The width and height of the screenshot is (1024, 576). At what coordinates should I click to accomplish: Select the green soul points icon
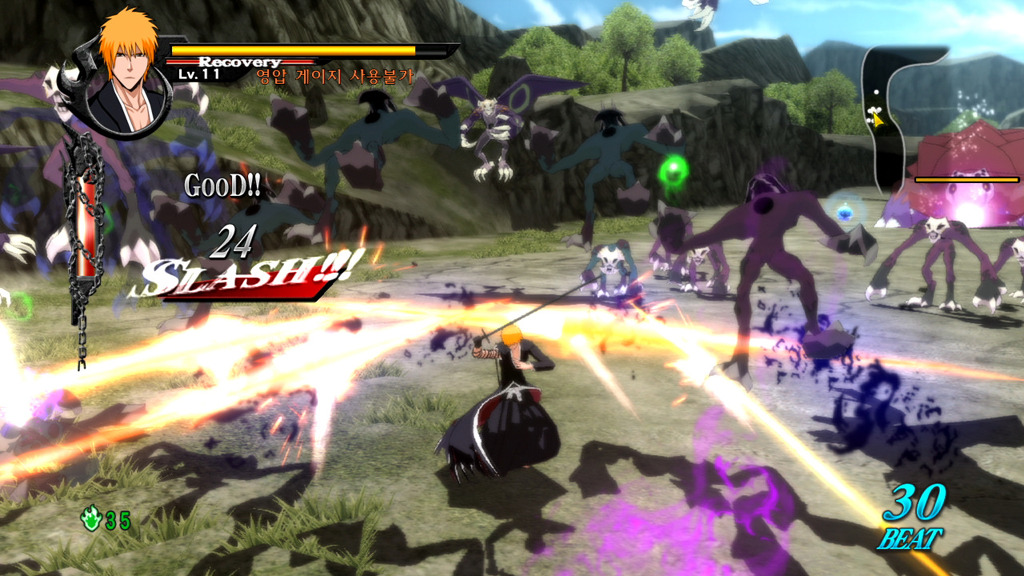[92, 519]
